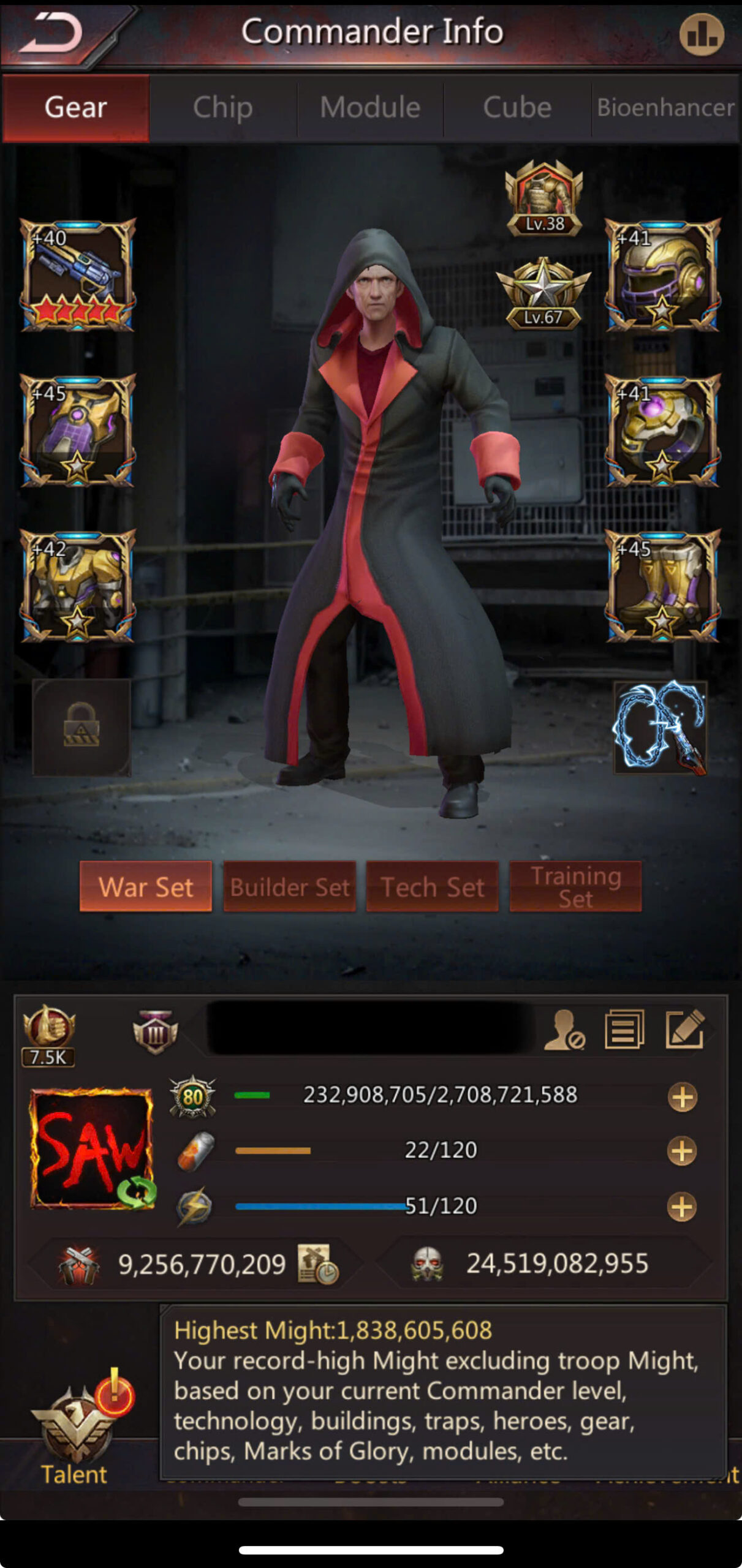This screenshot has height=1568, width=742.
Task: Open the Cube tab
Action: 517,108
